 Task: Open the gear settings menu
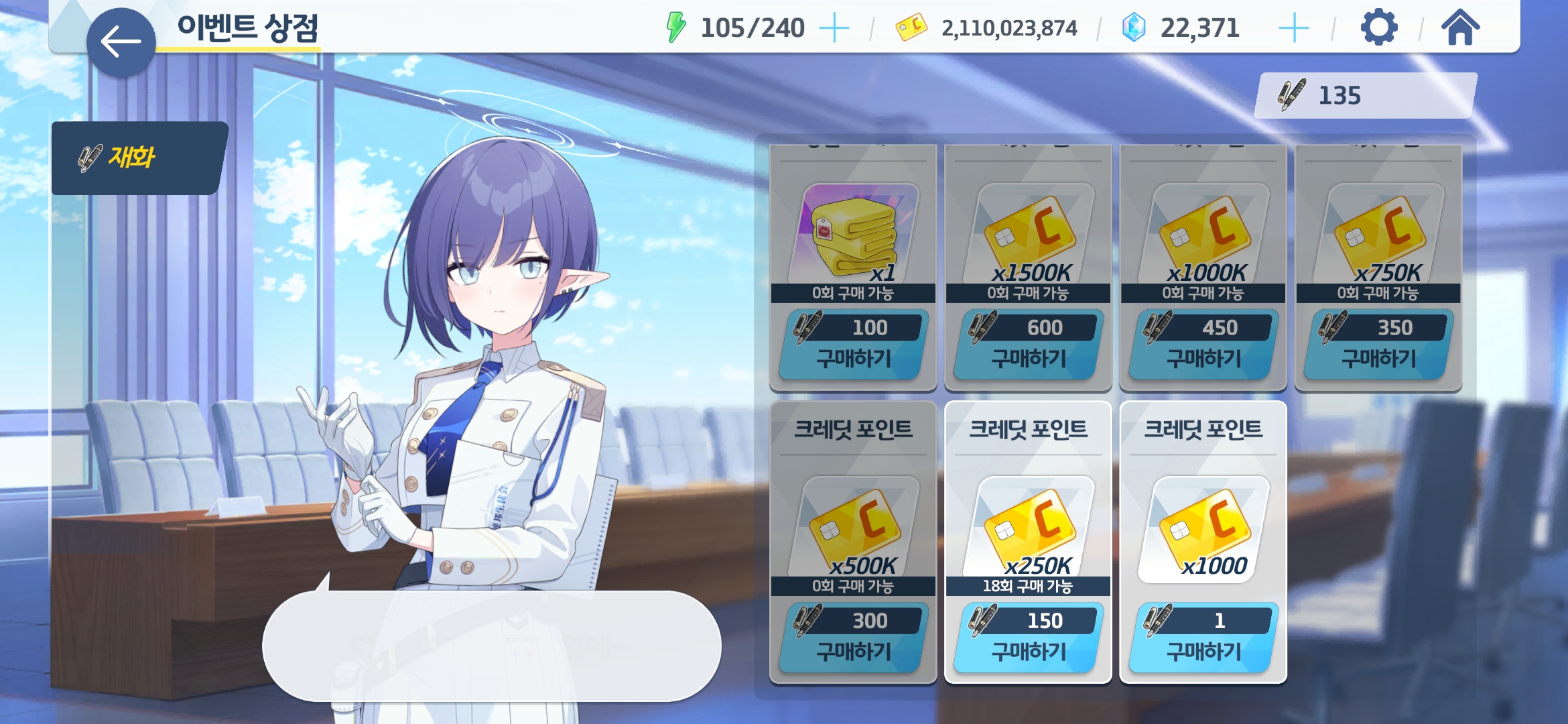pos(1378,28)
